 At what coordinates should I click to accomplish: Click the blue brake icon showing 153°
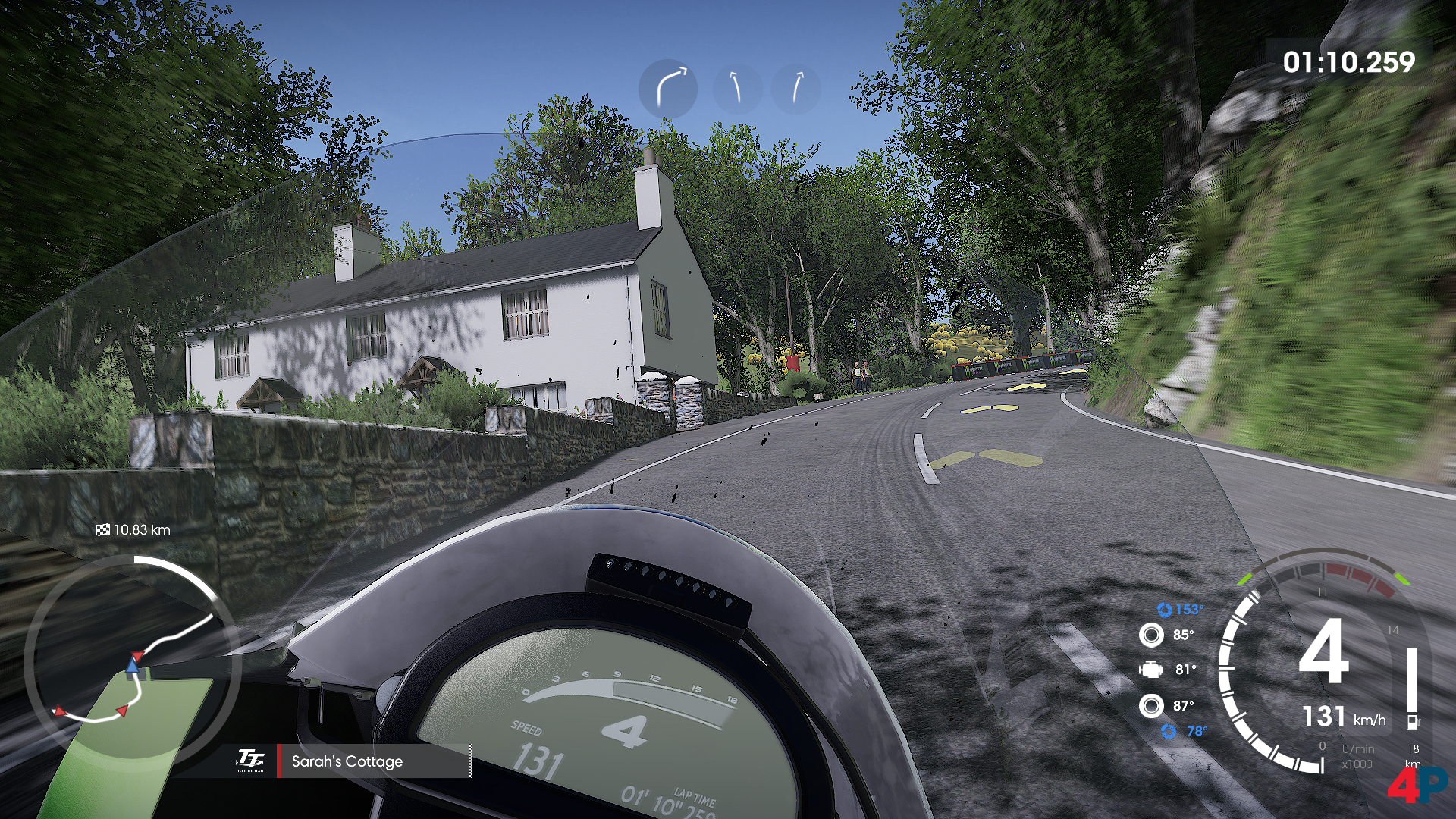tap(1164, 610)
